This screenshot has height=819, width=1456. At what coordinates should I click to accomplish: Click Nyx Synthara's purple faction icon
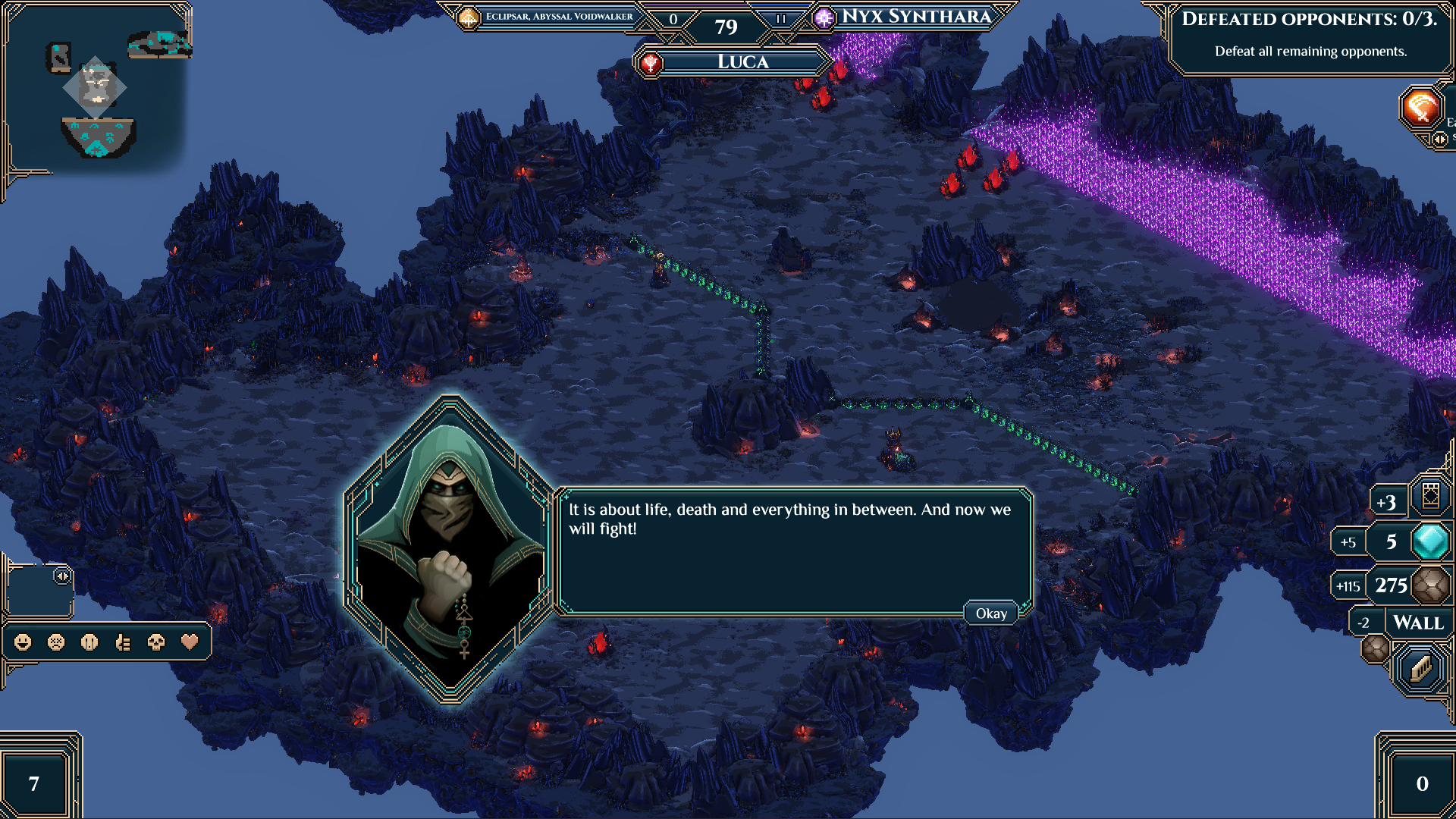tap(824, 17)
